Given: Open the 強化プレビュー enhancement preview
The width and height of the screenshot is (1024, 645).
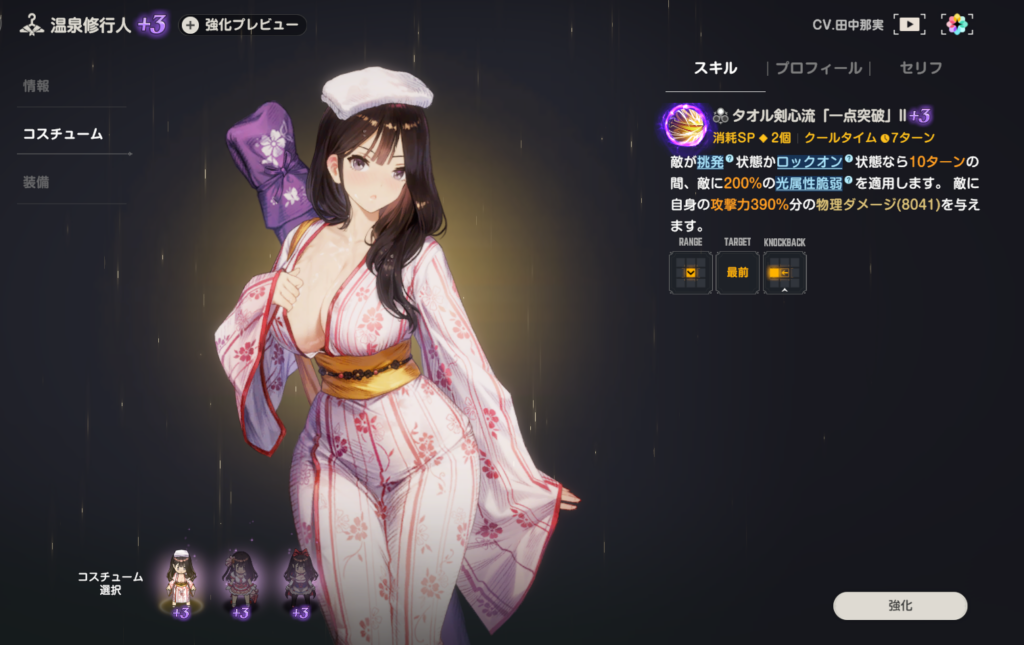Looking at the screenshot, I should click(241, 25).
